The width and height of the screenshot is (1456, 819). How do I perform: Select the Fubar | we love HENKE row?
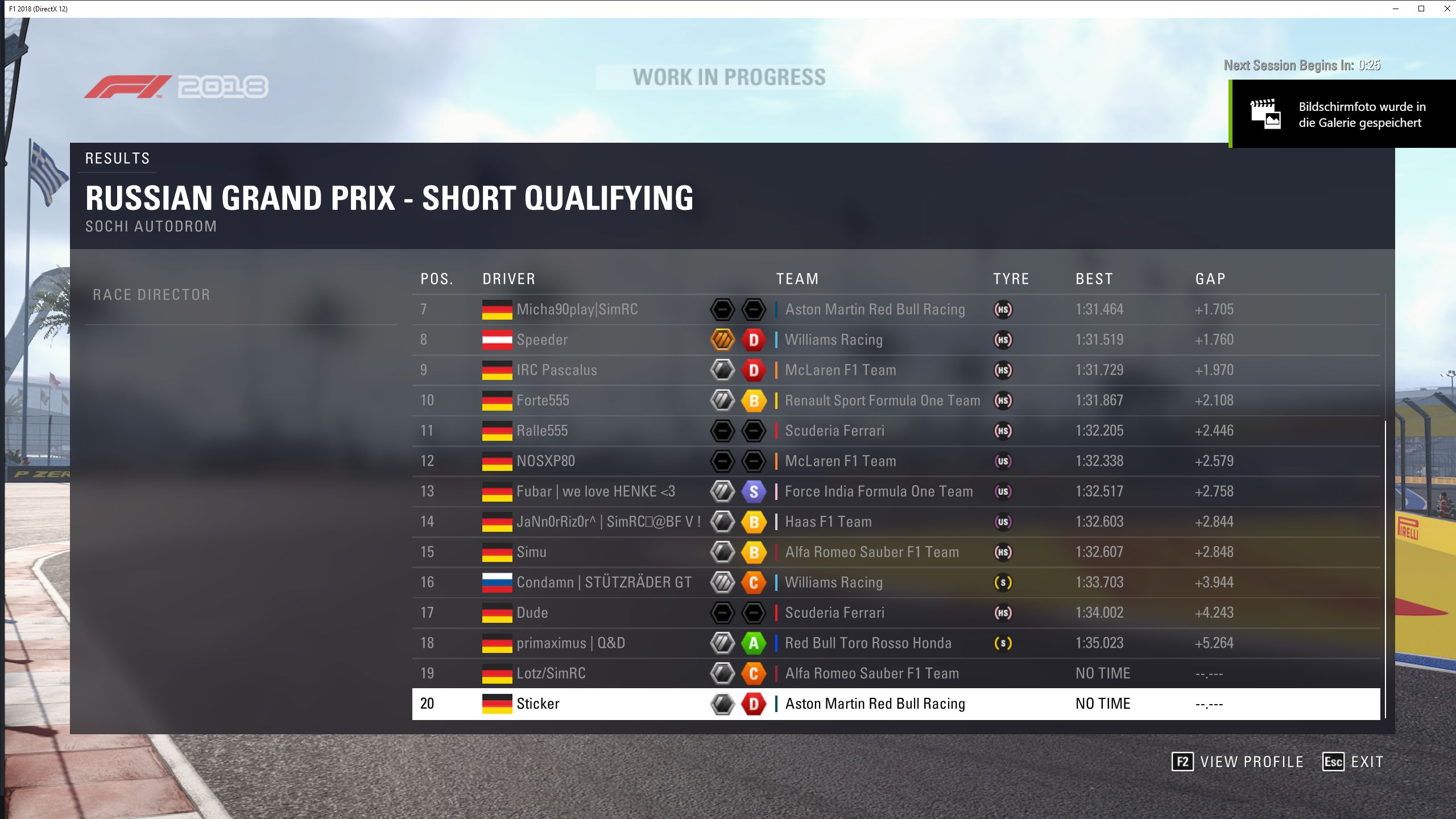coord(595,491)
